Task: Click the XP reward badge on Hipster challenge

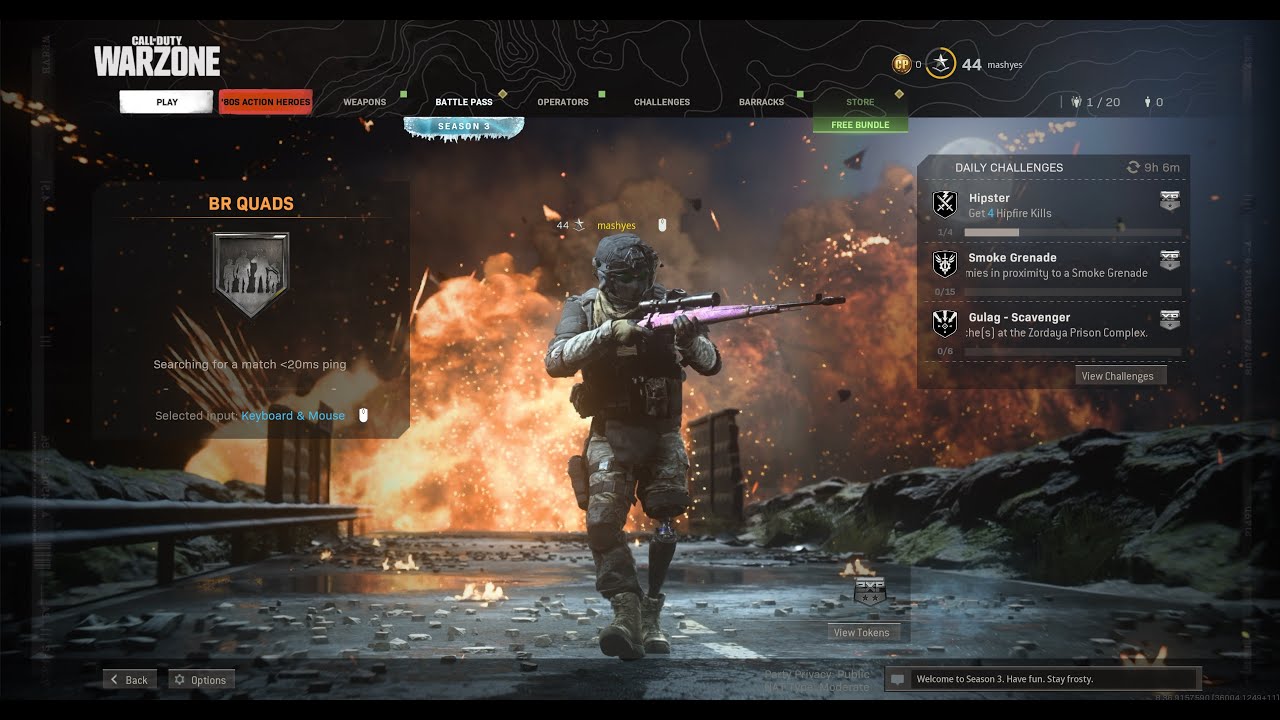Action: [1169, 200]
